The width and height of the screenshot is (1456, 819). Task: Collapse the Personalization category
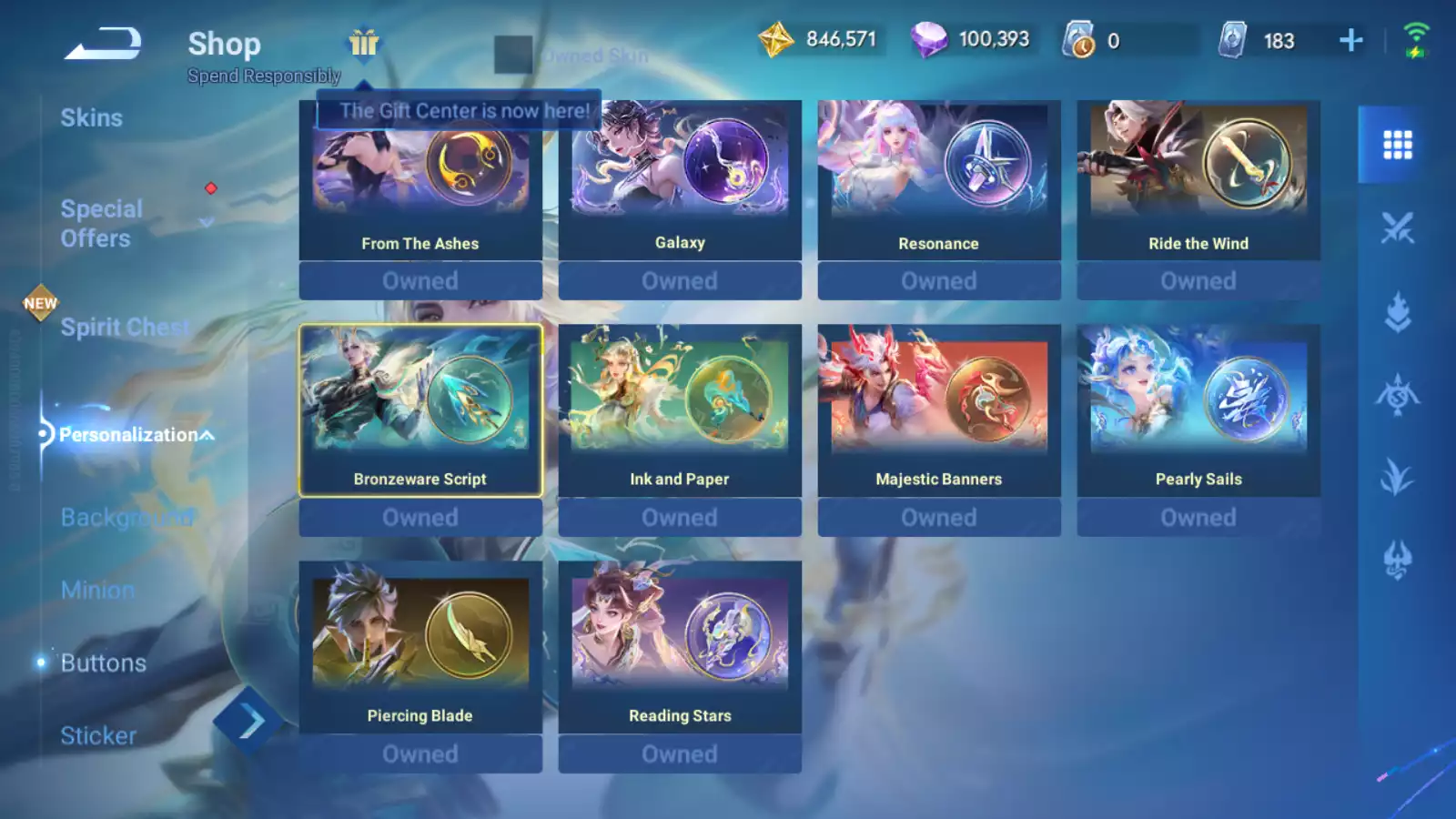207,435
